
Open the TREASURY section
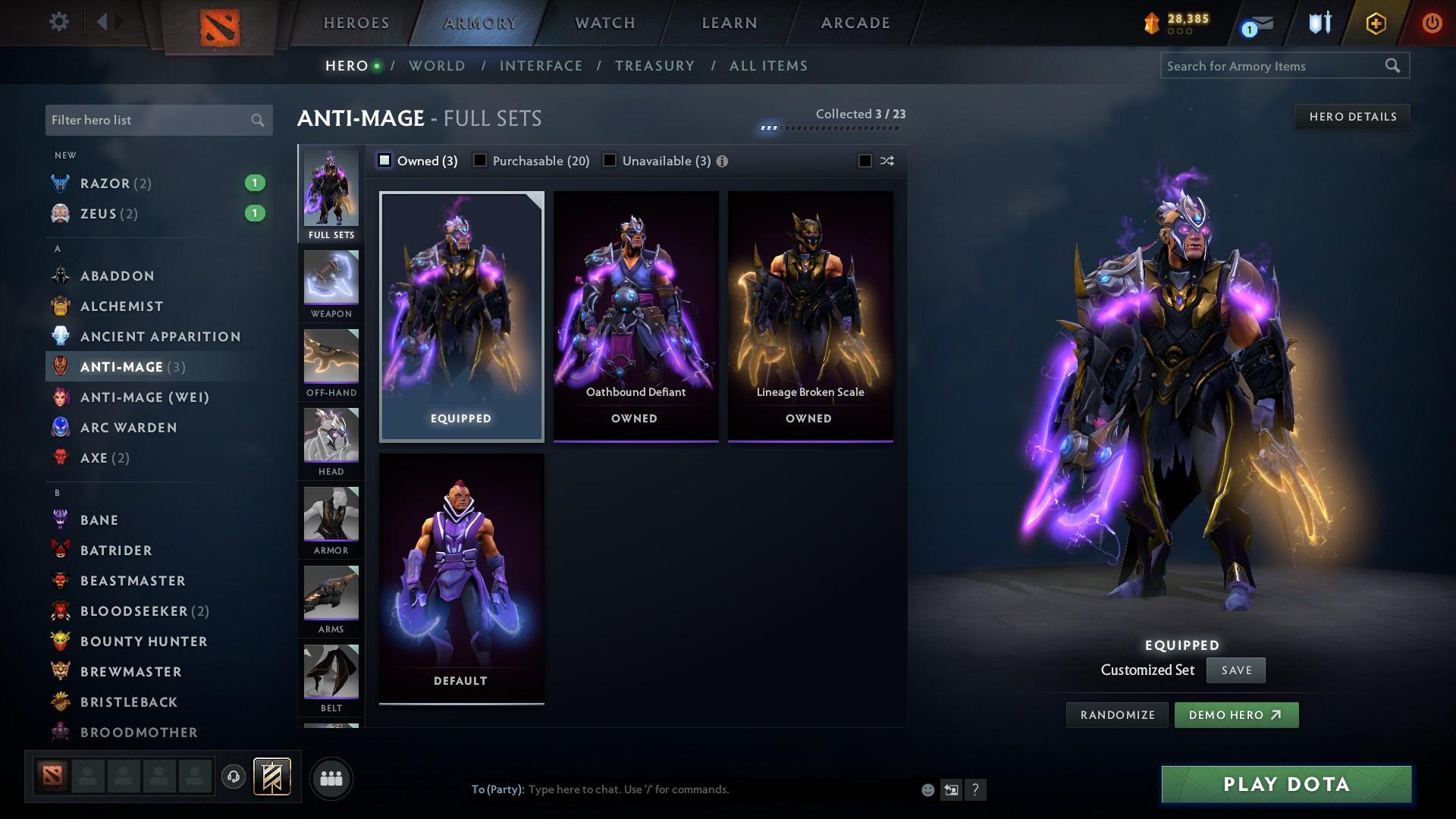pos(654,66)
